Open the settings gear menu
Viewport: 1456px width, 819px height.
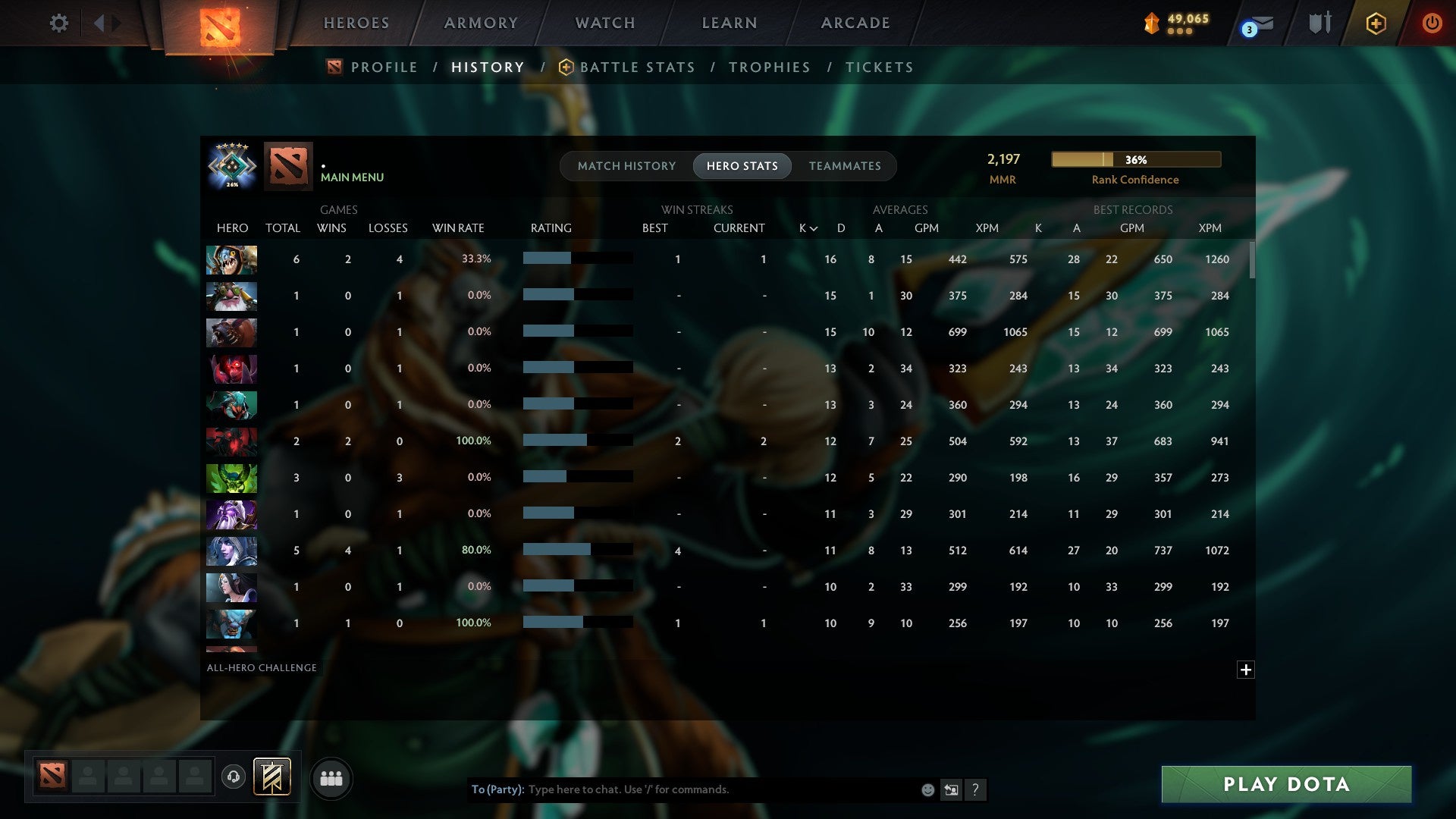click(x=59, y=23)
